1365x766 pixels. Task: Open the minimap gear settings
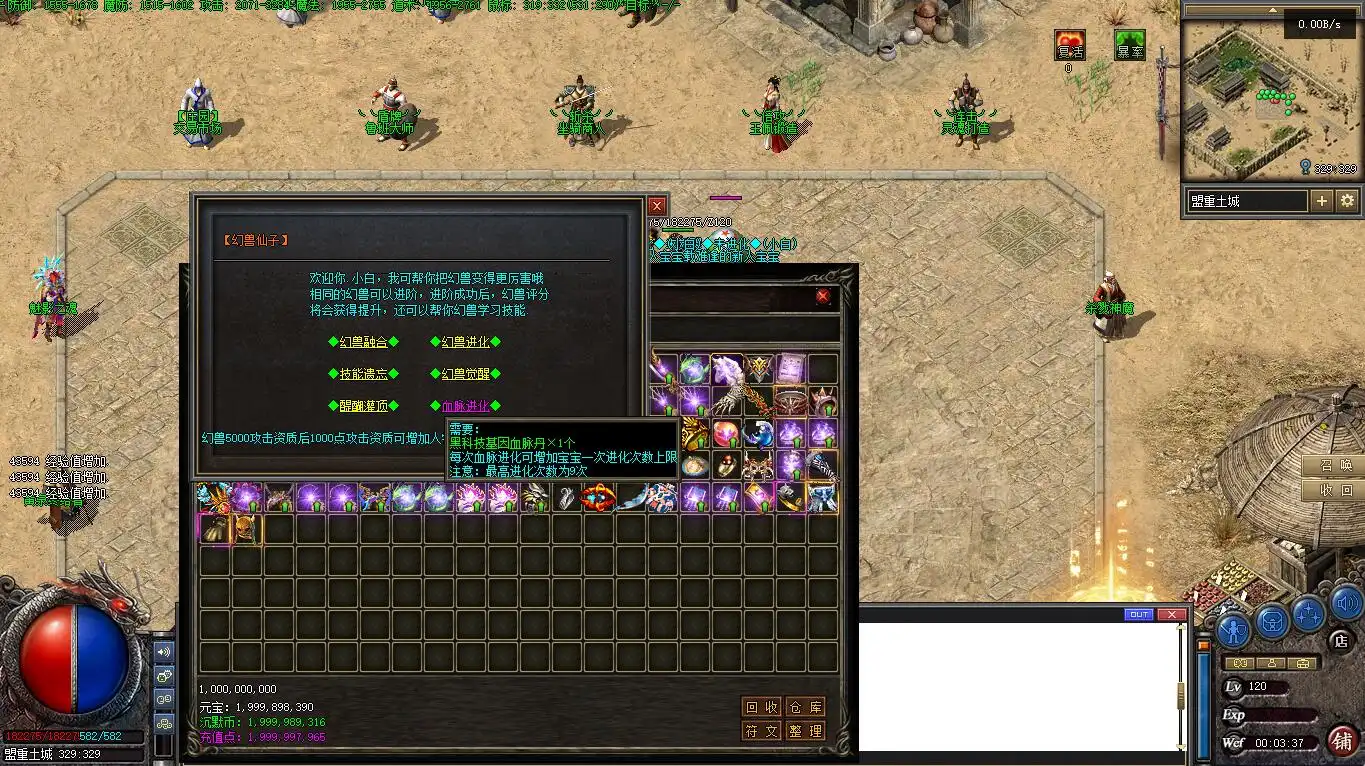click(1347, 201)
